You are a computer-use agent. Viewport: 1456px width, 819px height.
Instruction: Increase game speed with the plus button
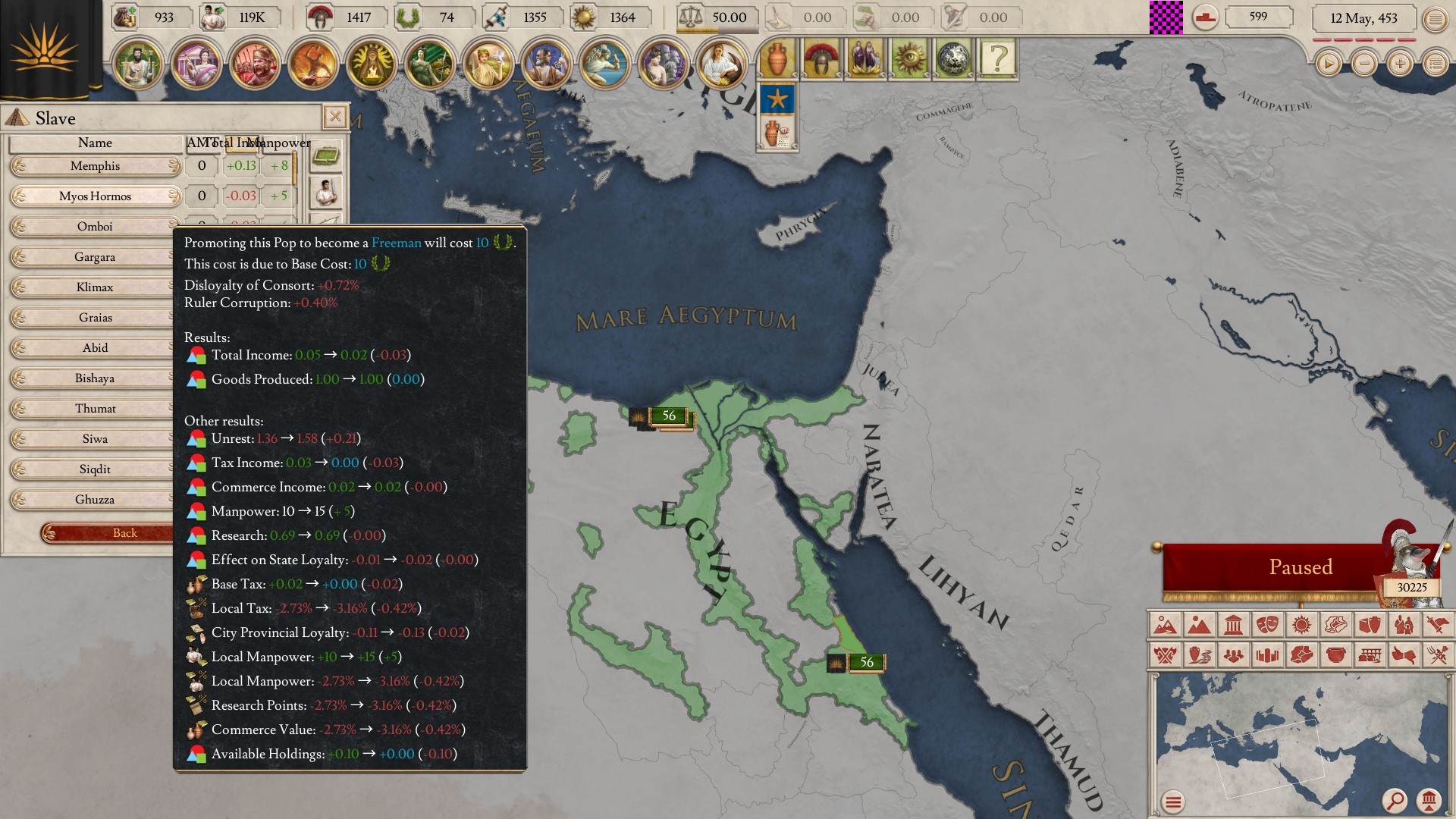pos(1399,64)
